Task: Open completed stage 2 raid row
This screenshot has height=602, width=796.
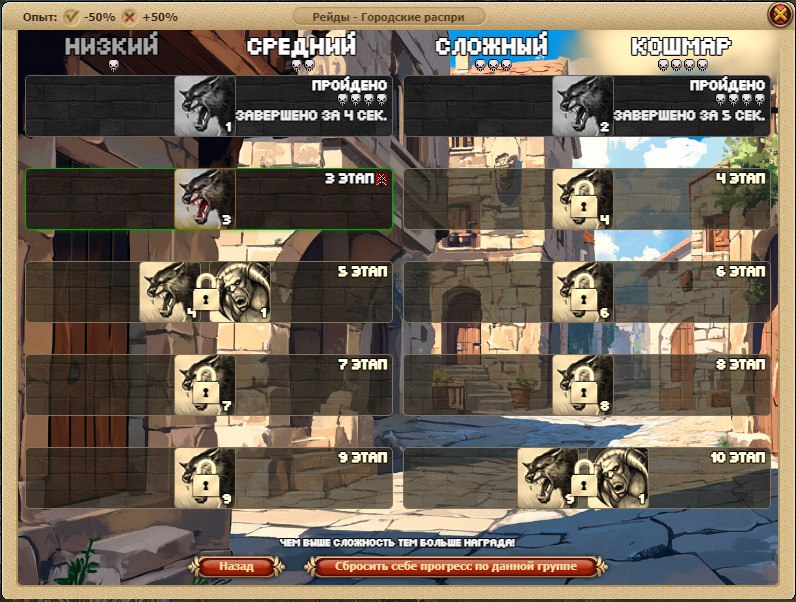Action: [586, 106]
